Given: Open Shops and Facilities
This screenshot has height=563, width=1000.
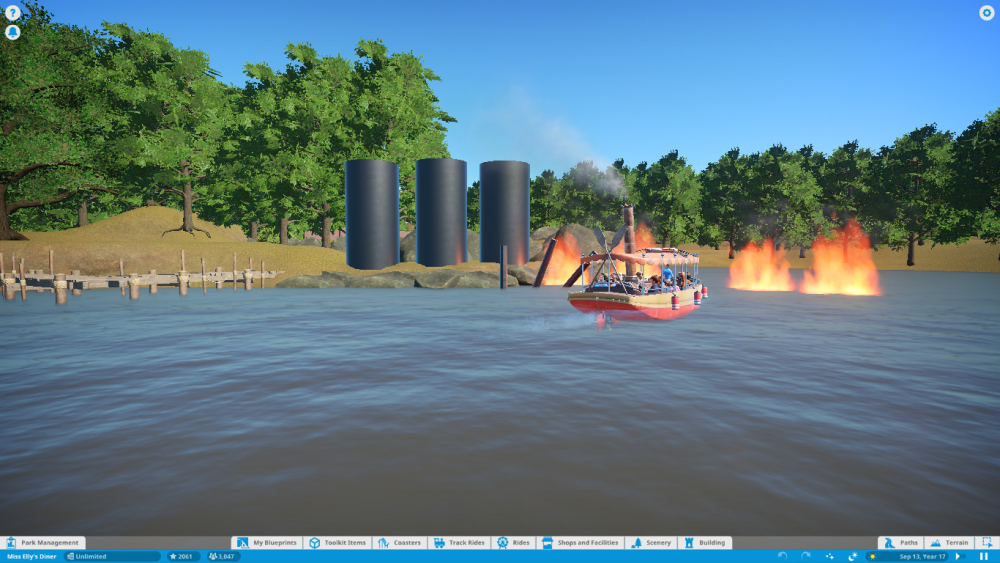Looking at the screenshot, I should [x=580, y=543].
